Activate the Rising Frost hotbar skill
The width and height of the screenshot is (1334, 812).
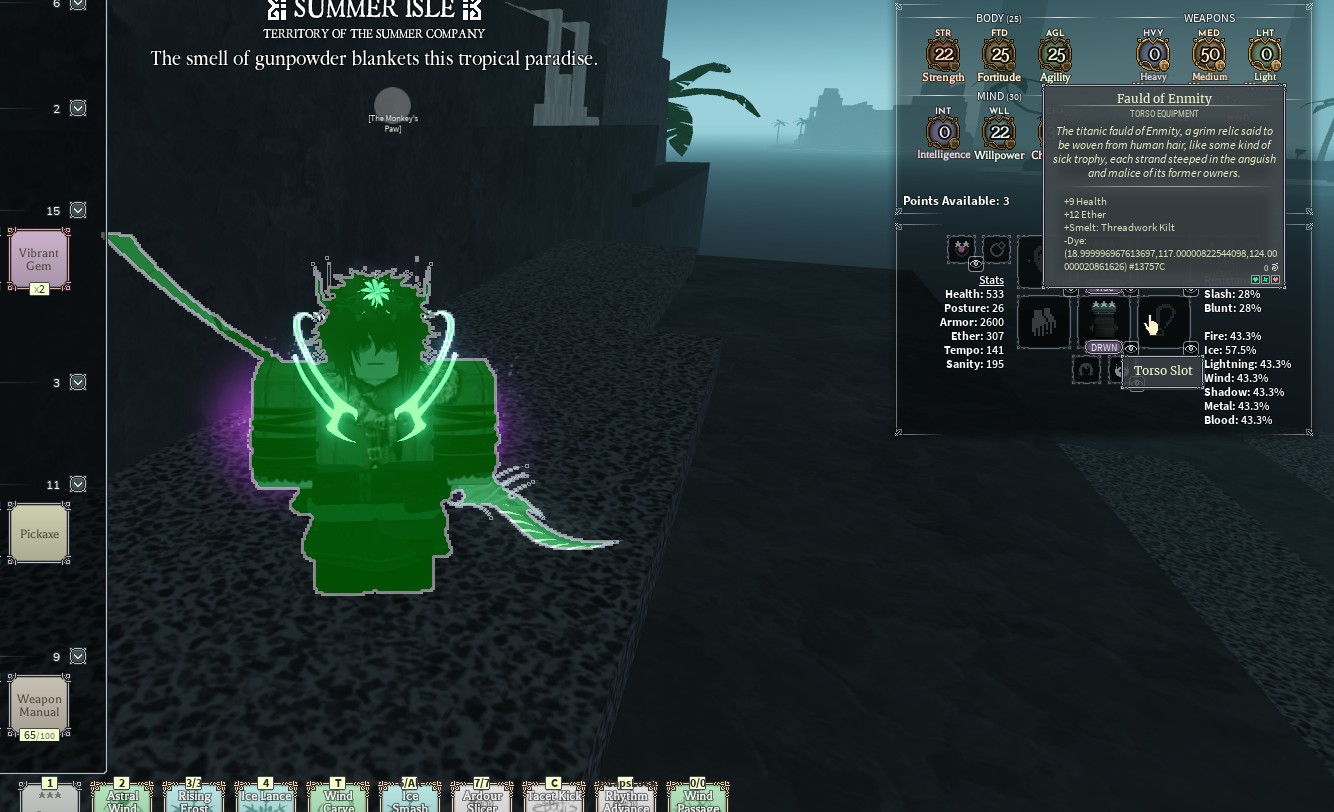point(194,798)
